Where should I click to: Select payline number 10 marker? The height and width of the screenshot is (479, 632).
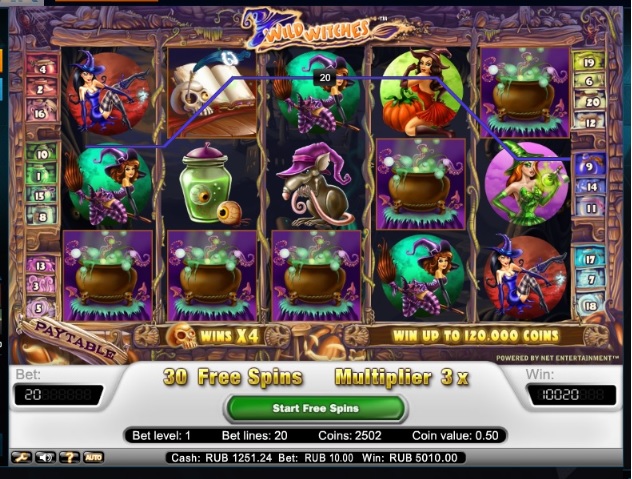(x=42, y=155)
